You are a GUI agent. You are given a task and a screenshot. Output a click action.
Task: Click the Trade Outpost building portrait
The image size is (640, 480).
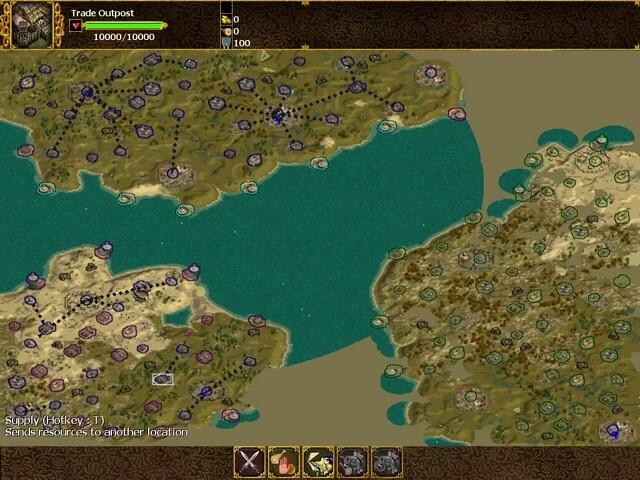coord(32,24)
